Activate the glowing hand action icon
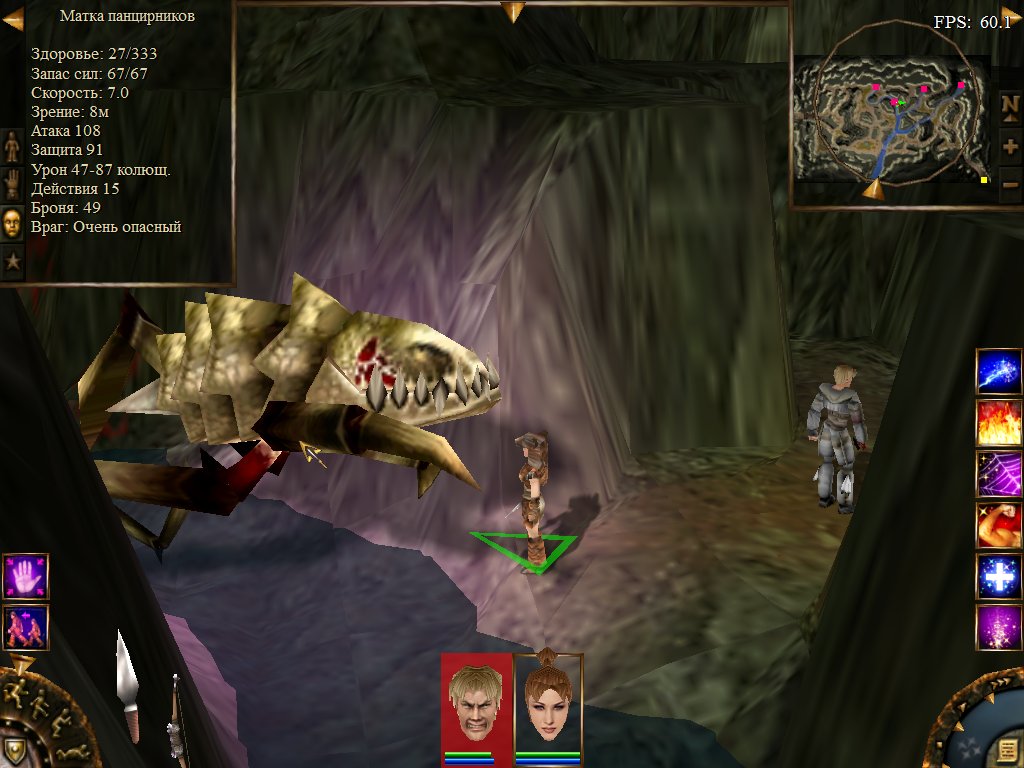 point(25,577)
